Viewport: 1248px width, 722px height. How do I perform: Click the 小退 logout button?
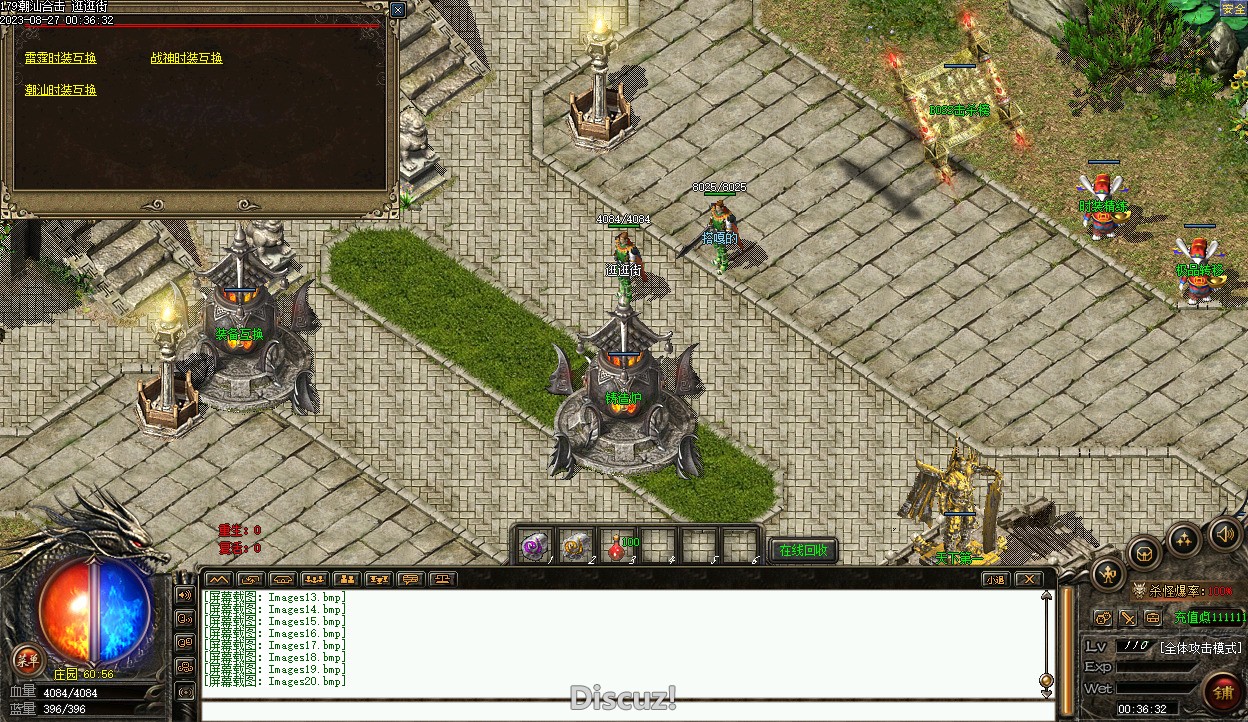point(995,579)
